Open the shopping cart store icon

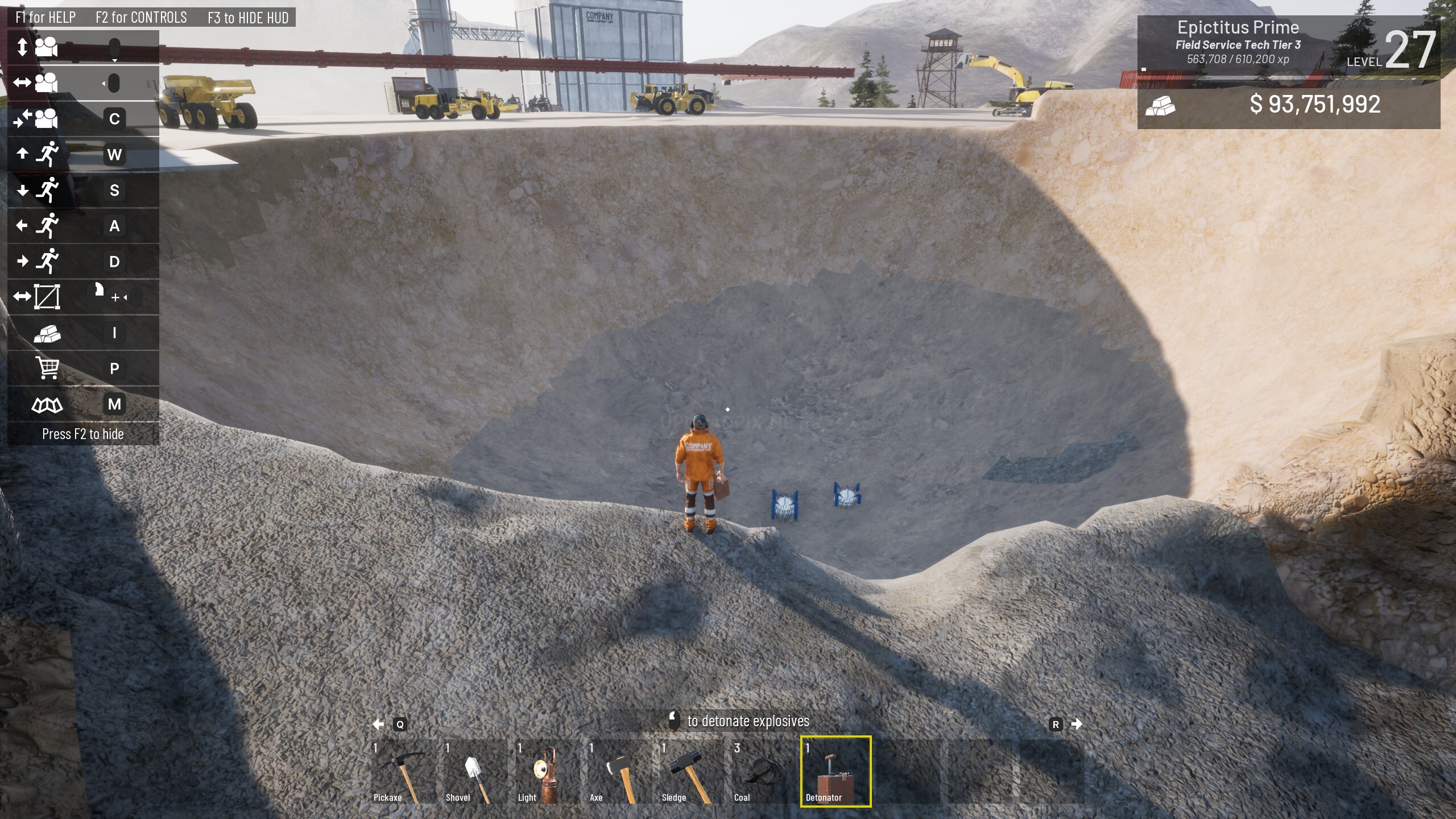(47, 368)
